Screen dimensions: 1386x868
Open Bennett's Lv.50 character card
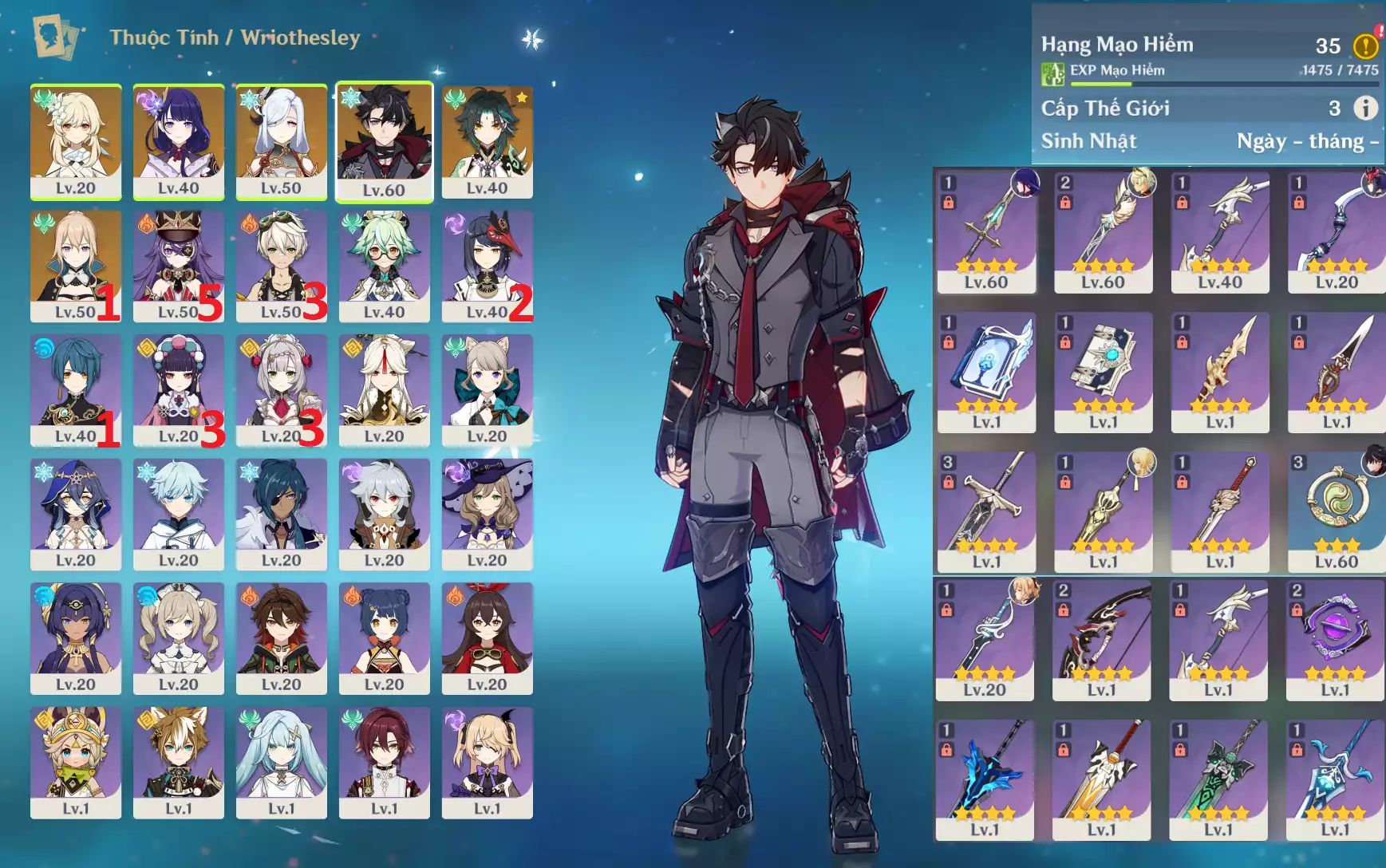click(x=281, y=266)
